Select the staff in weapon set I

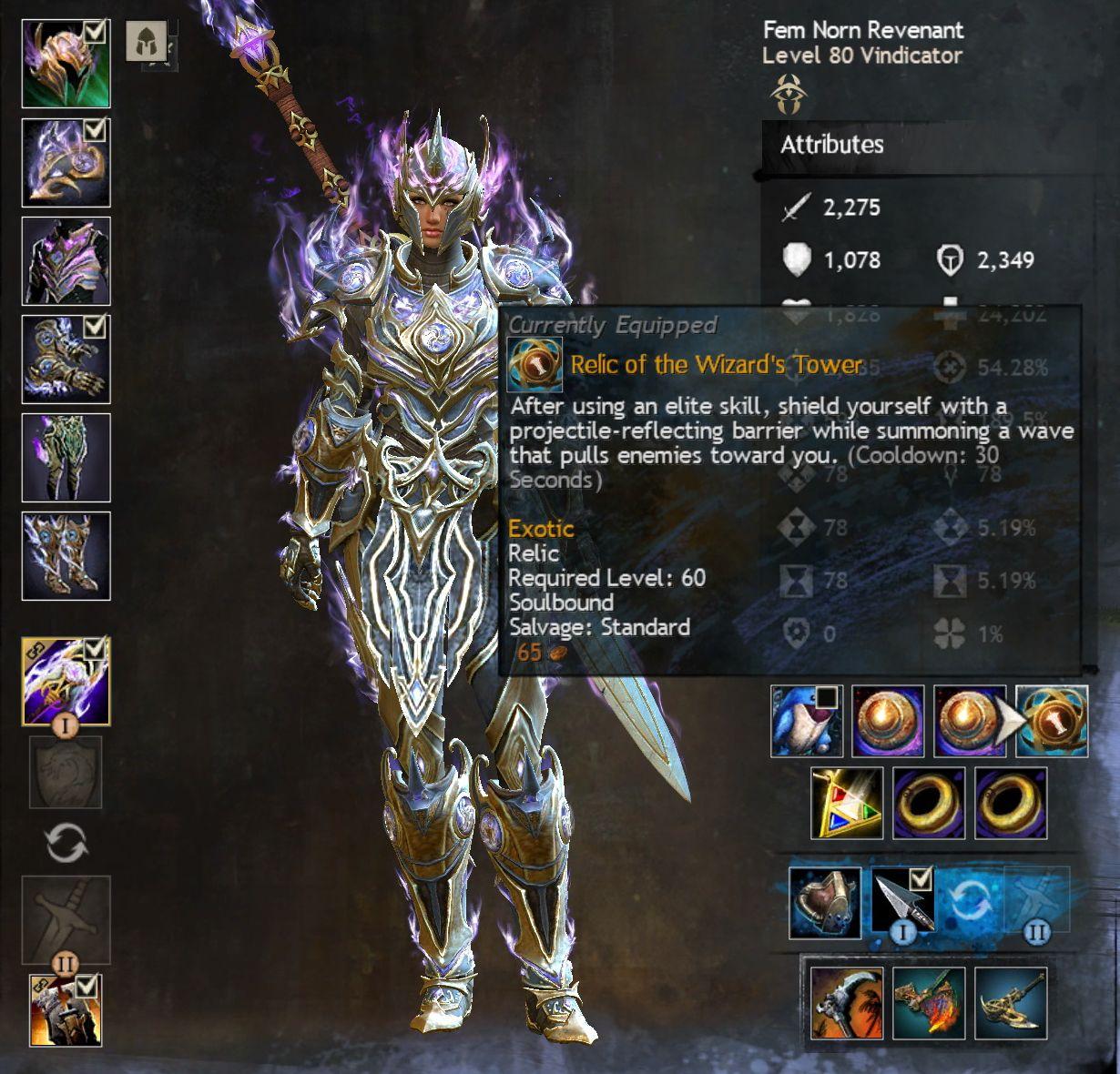[x=66, y=681]
